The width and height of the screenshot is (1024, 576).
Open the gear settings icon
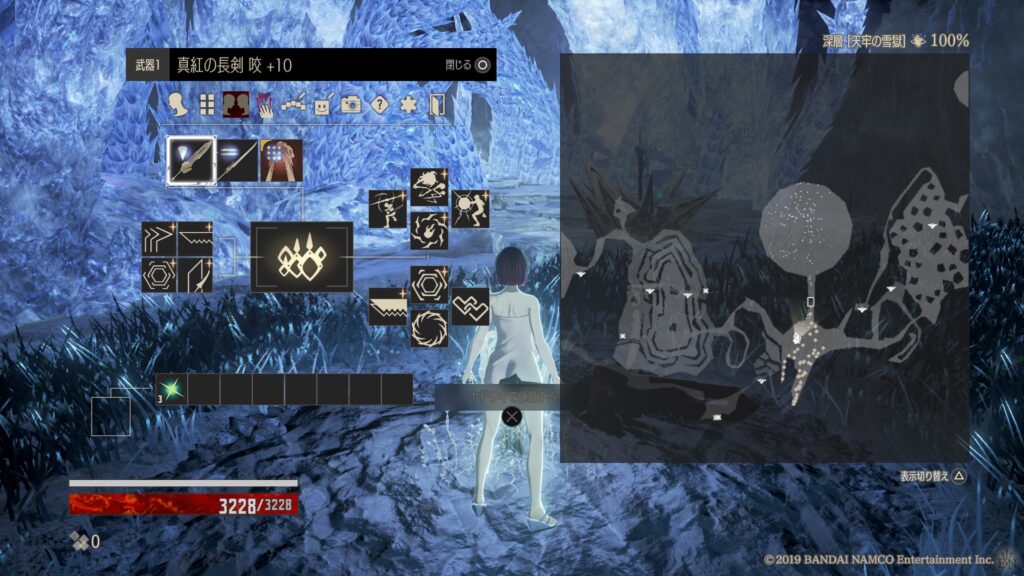pyautogui.click(x=407, y=104)
